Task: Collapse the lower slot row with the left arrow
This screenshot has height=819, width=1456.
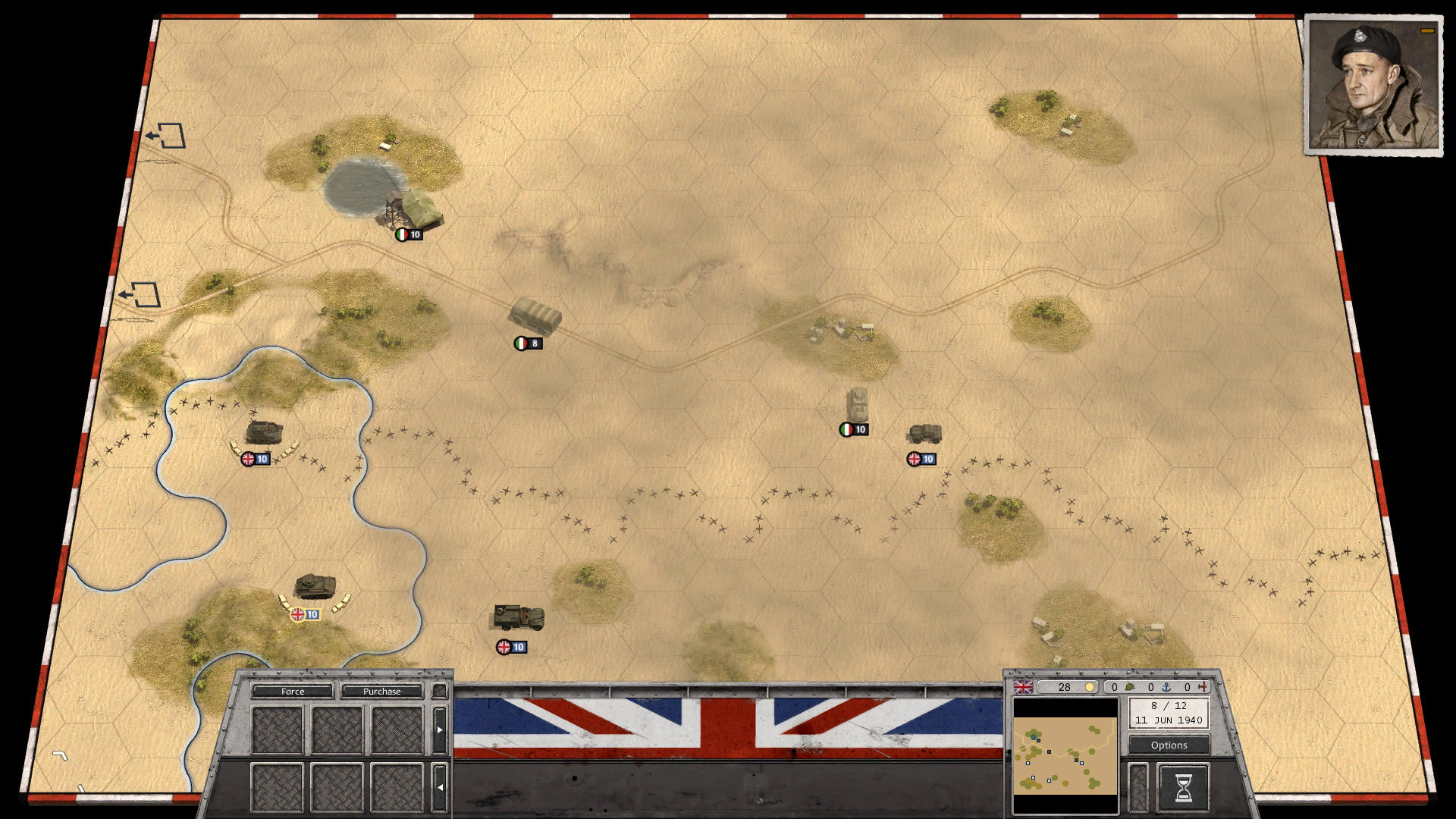Action: 440,786
